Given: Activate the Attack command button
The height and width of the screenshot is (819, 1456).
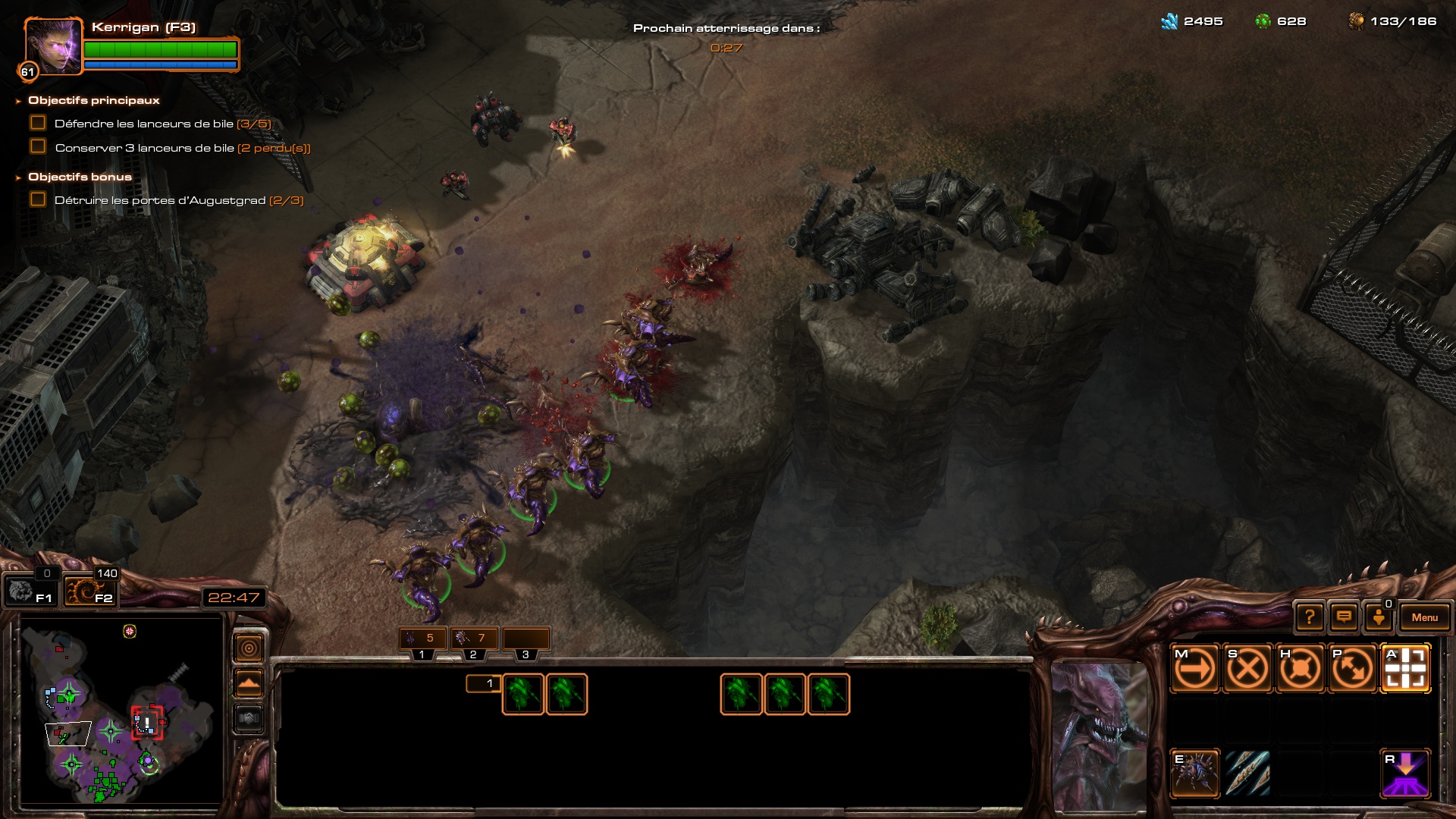Looking at the screenshot, I should pyautogui.click(x=1405, y=669).
